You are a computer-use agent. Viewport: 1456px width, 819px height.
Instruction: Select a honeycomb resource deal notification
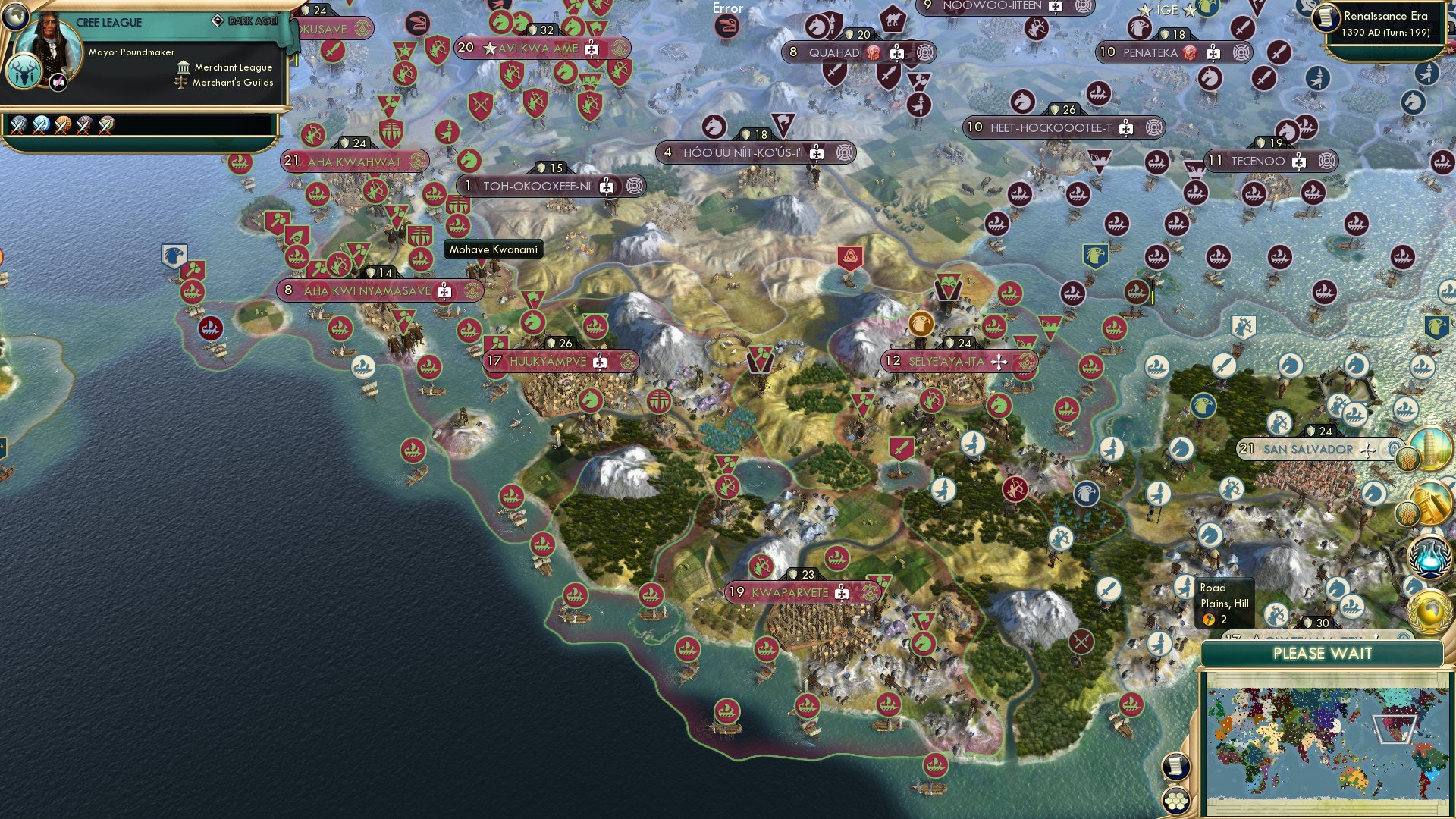[x=1407, y=460]
